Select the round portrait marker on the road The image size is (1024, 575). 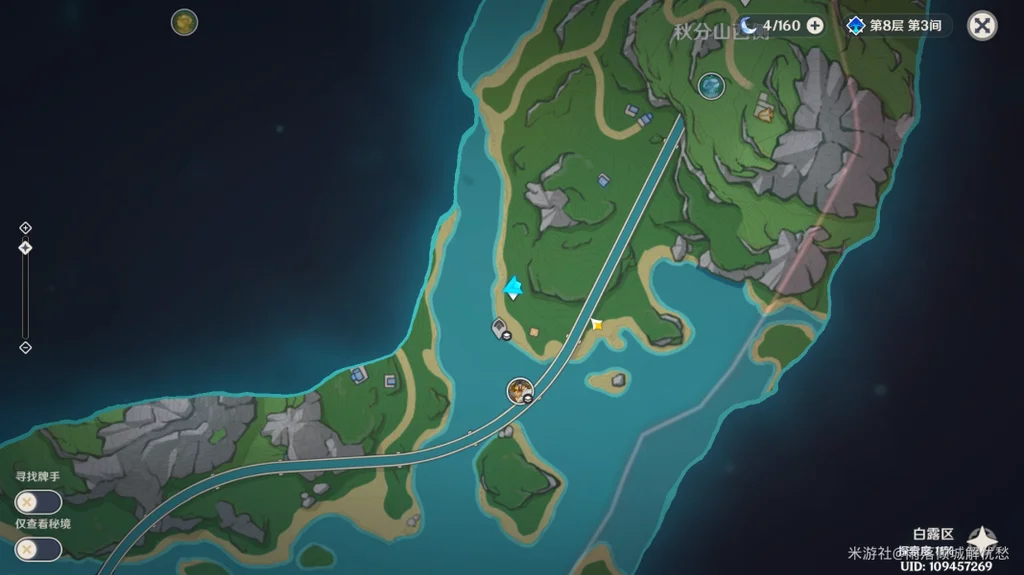520,390
